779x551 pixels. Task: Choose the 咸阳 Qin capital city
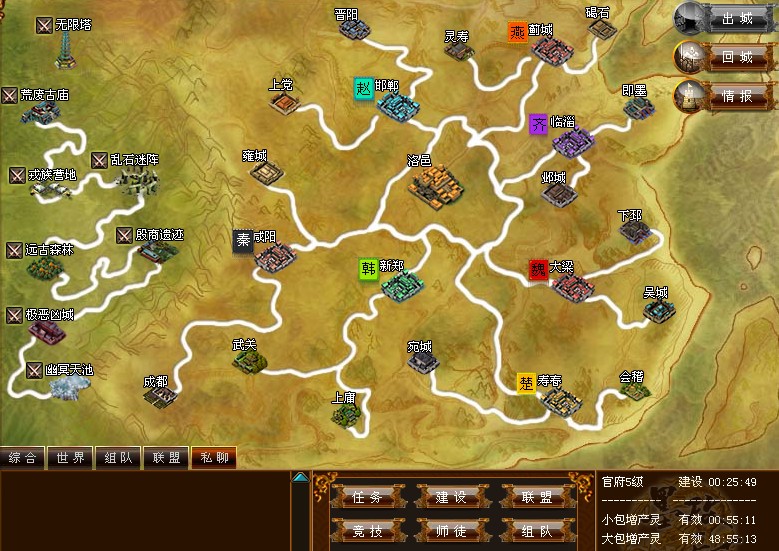(272, 258)
